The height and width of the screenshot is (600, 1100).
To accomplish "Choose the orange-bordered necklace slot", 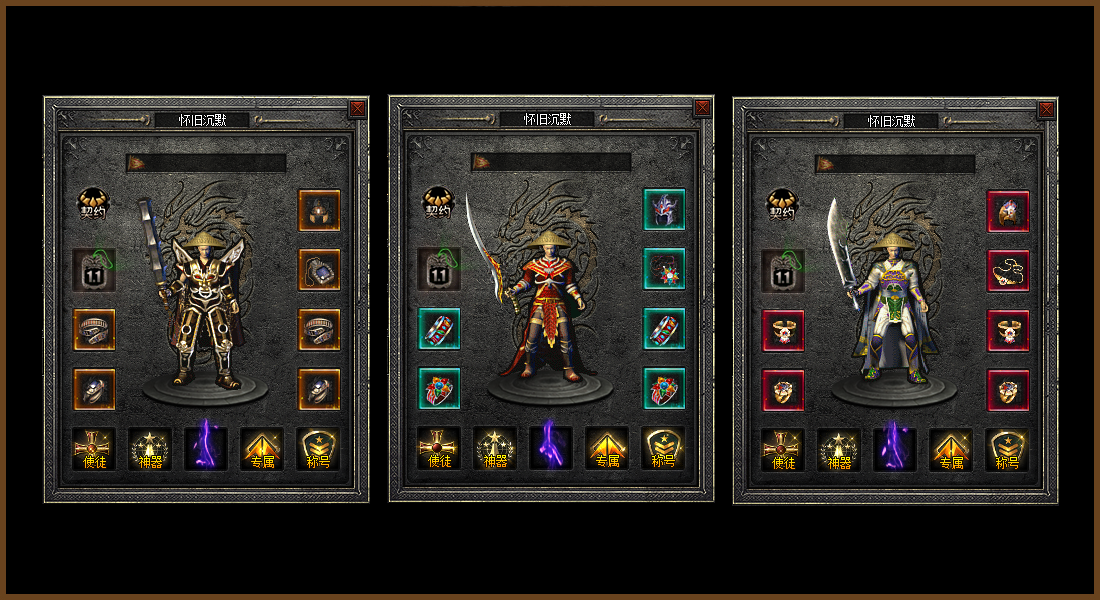I will tap(319, 270).
